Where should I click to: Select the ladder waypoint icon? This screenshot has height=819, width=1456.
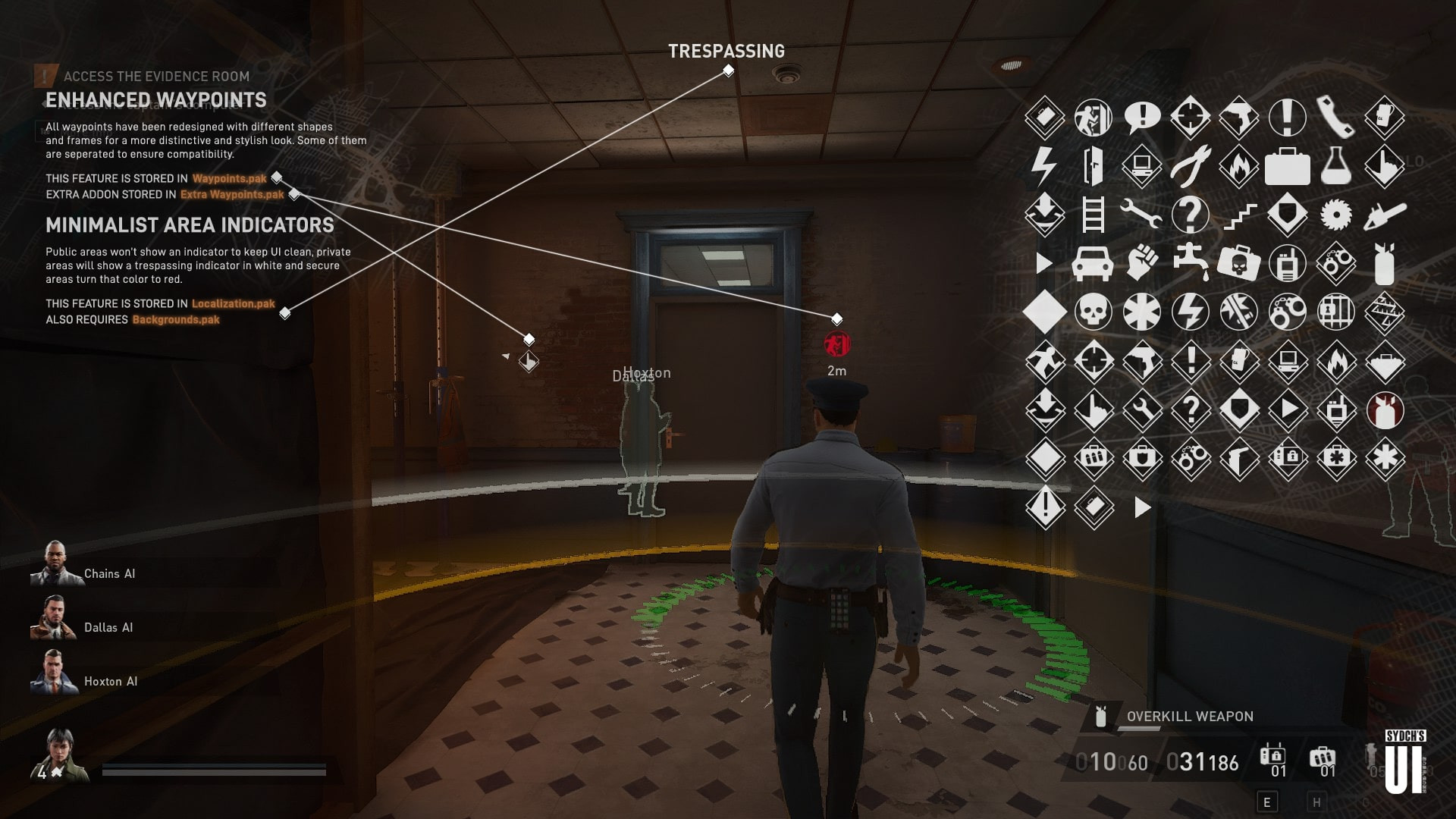1094,214
